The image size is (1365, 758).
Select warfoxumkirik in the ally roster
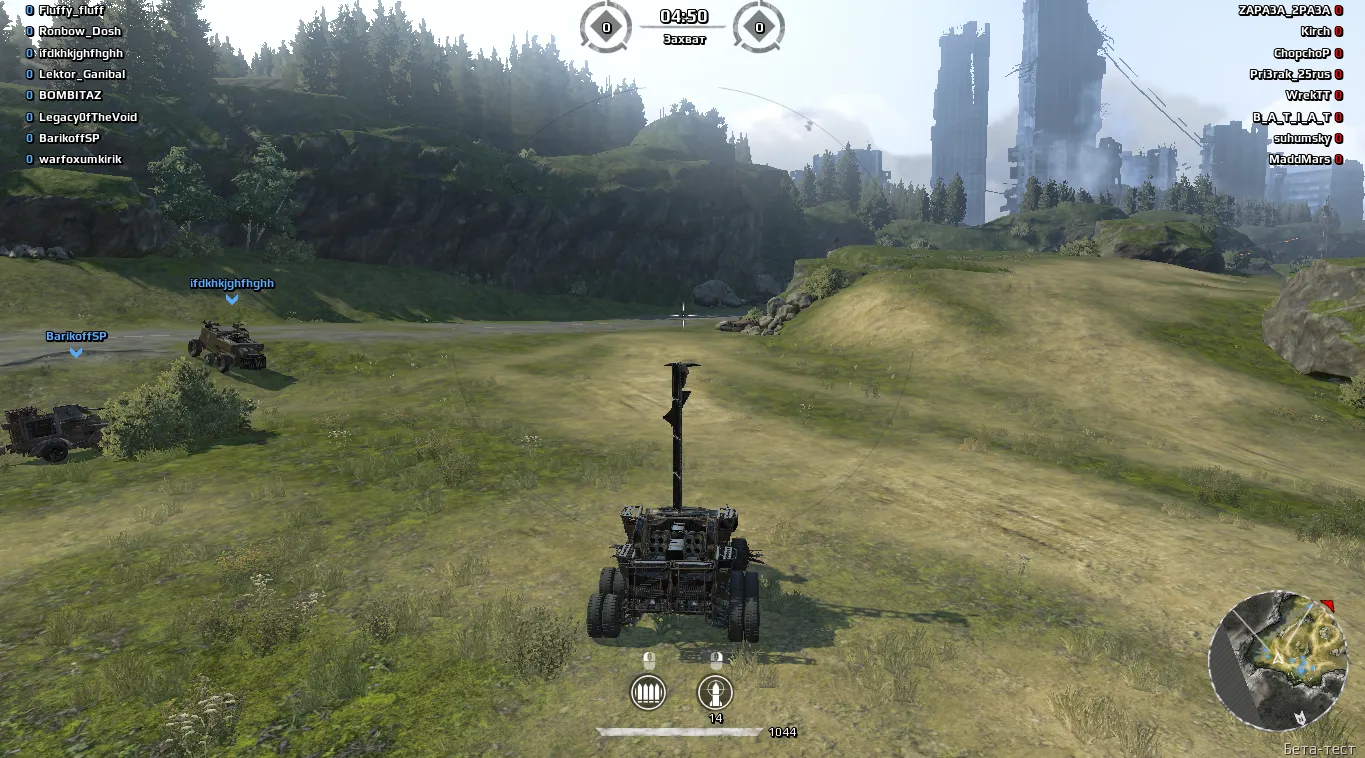pos(80,159)
